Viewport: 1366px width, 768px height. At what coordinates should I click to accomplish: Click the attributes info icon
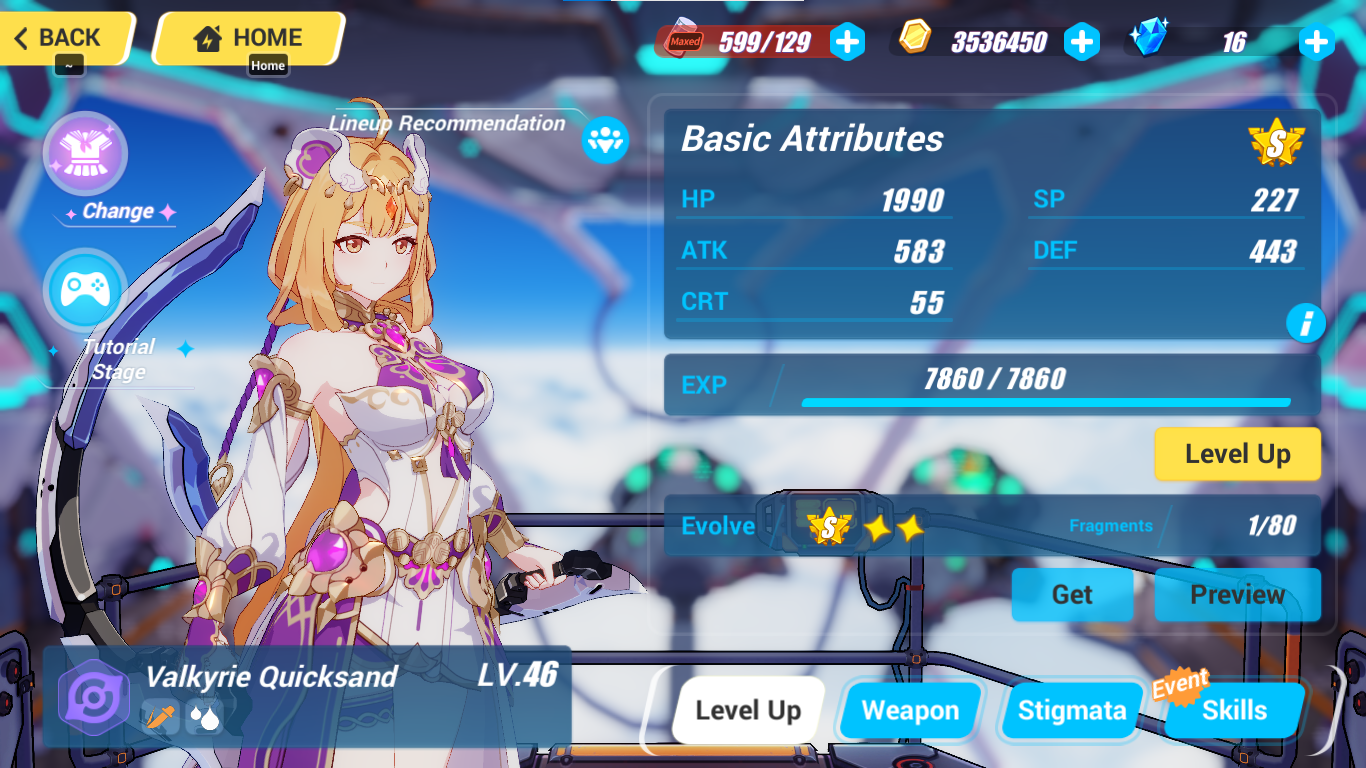[x=1307, y=323]
